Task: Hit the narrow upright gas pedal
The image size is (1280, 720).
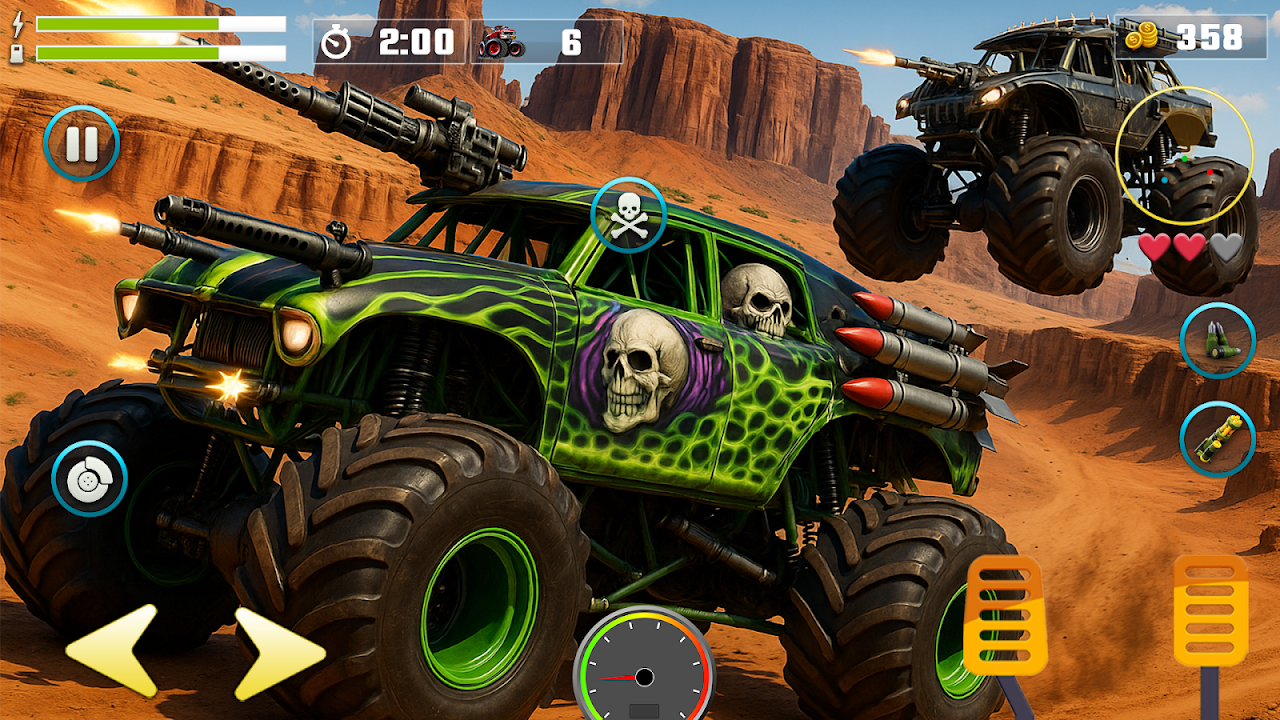Action: coord(1210,611)
